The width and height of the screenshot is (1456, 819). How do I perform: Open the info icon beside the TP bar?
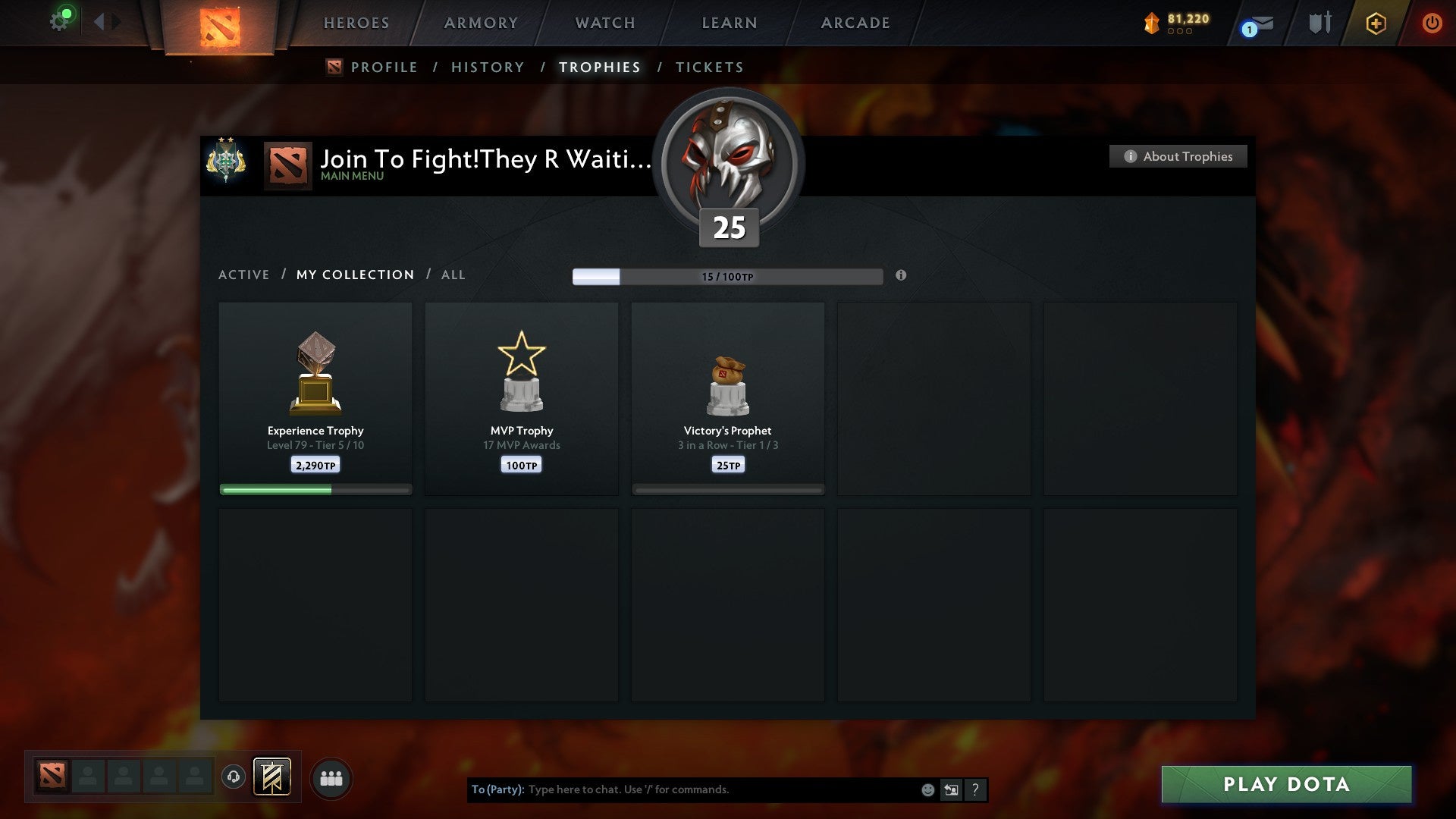tap(901, 277)
